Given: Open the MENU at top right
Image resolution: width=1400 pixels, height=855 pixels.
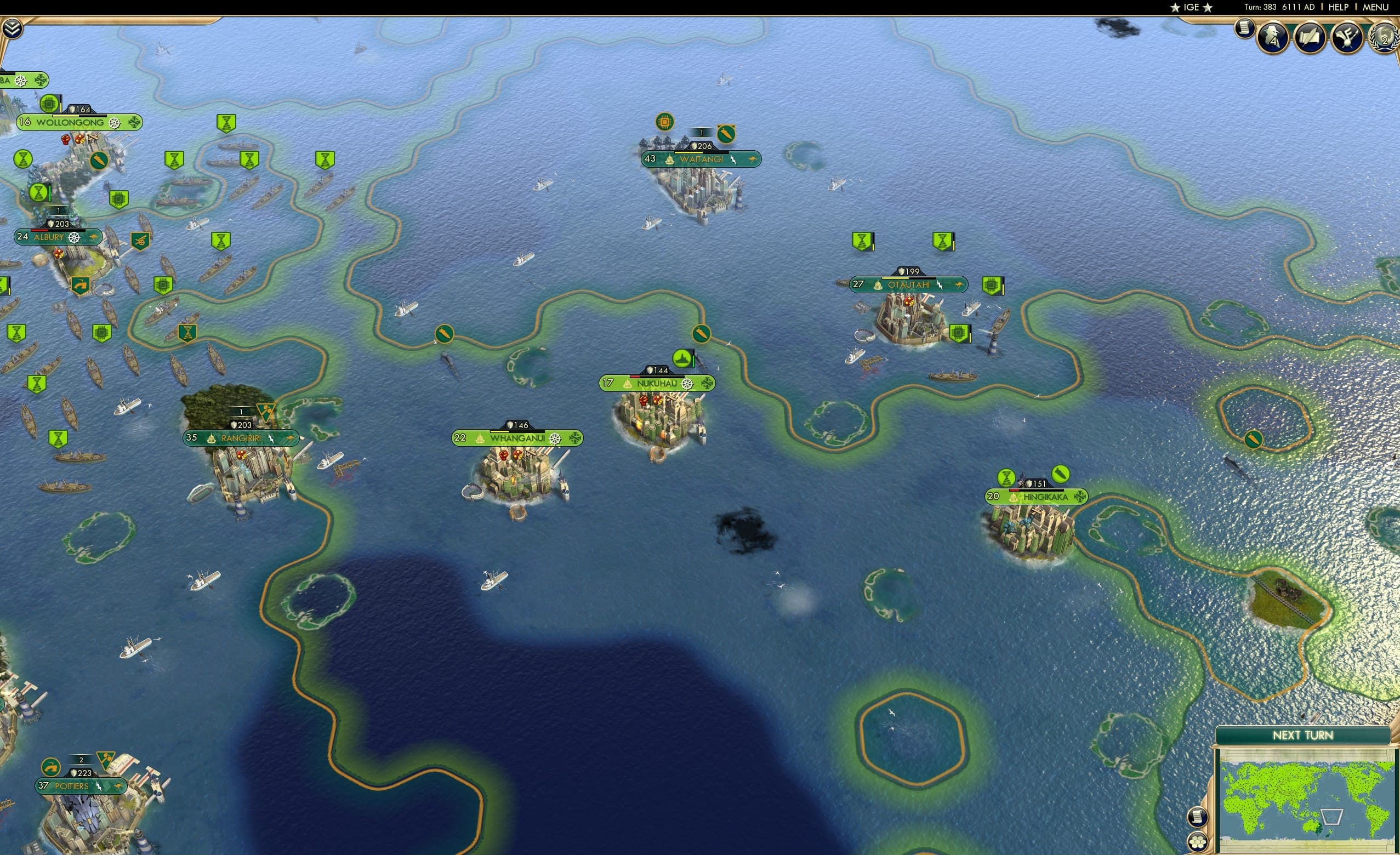Looking at the screenshot, I should (x=1375, y=7).
